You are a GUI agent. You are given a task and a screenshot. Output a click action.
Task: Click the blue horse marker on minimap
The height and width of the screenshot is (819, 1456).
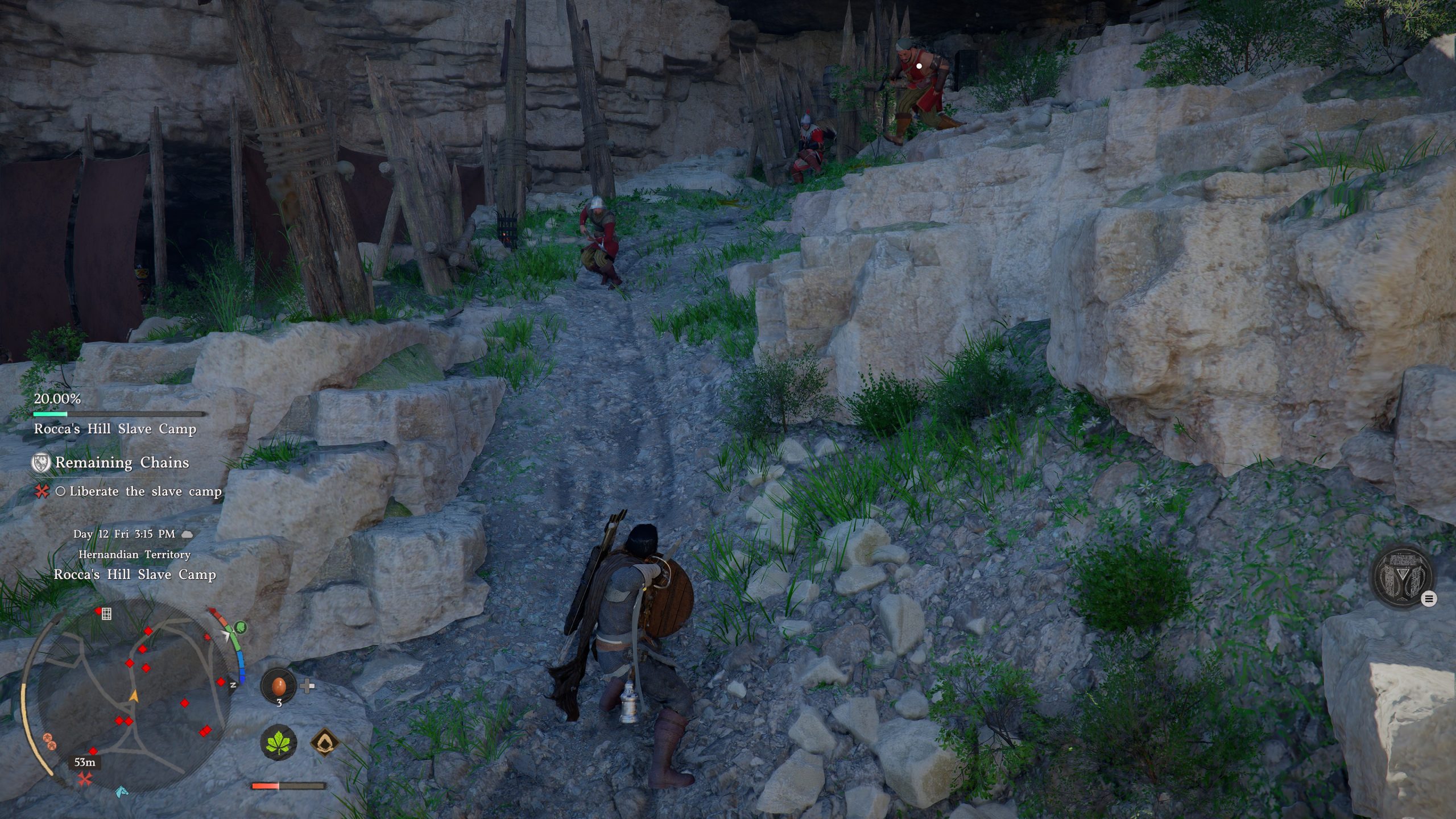point(121,791)
